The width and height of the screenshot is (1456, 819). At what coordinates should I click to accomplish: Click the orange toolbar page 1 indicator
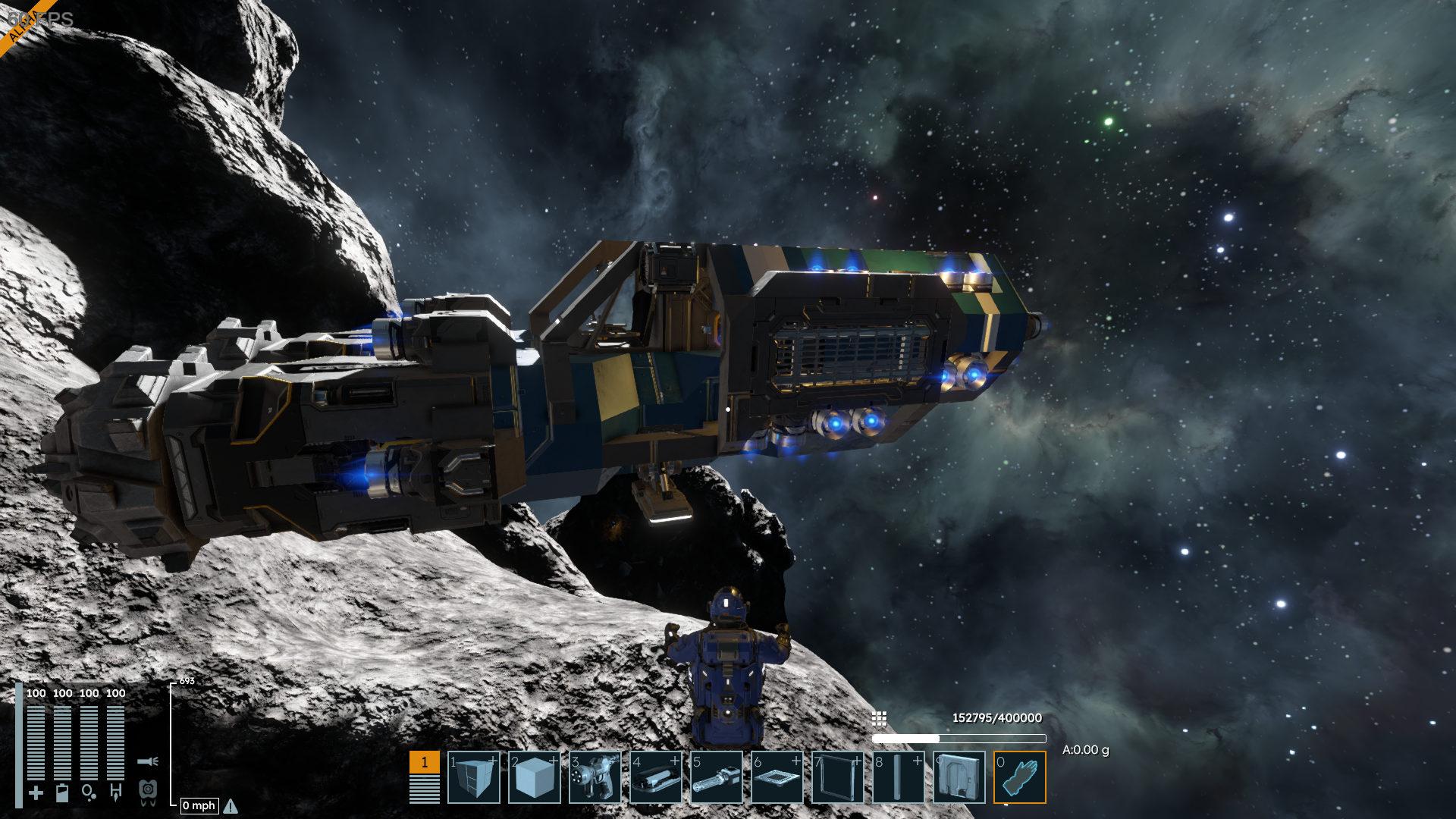point(425,762)
